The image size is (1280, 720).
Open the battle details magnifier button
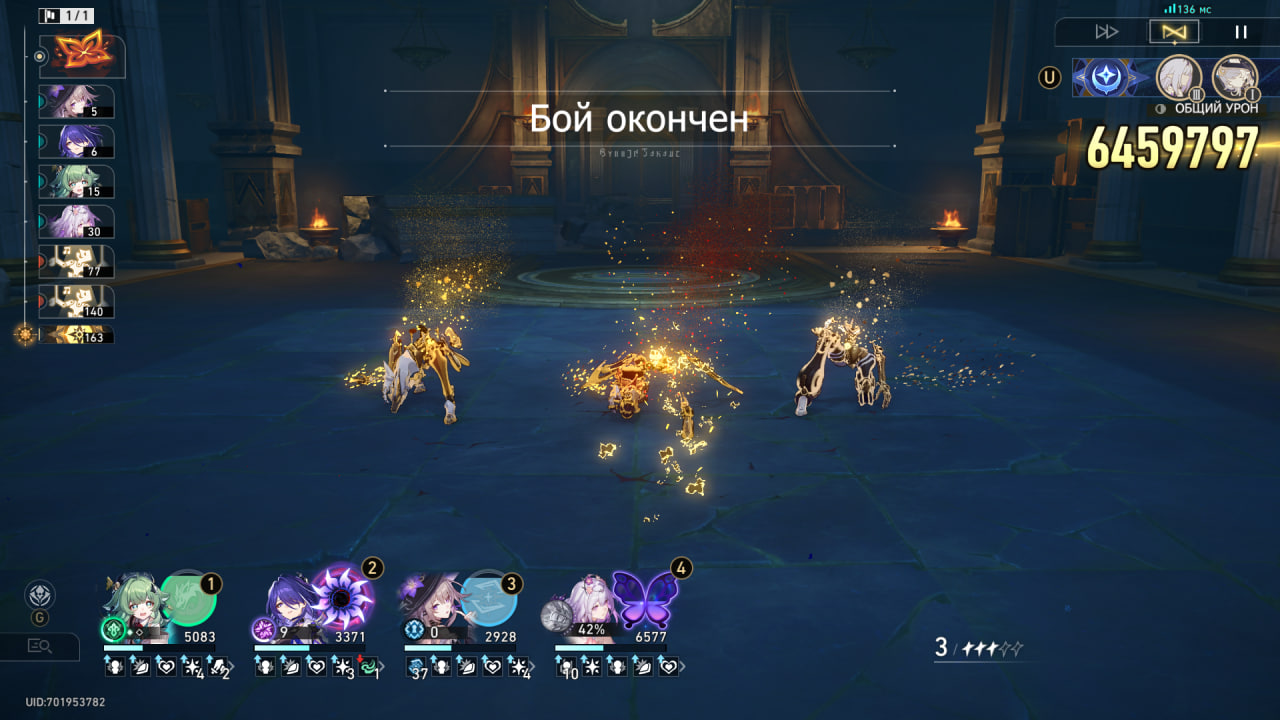[x=40, y=646]
